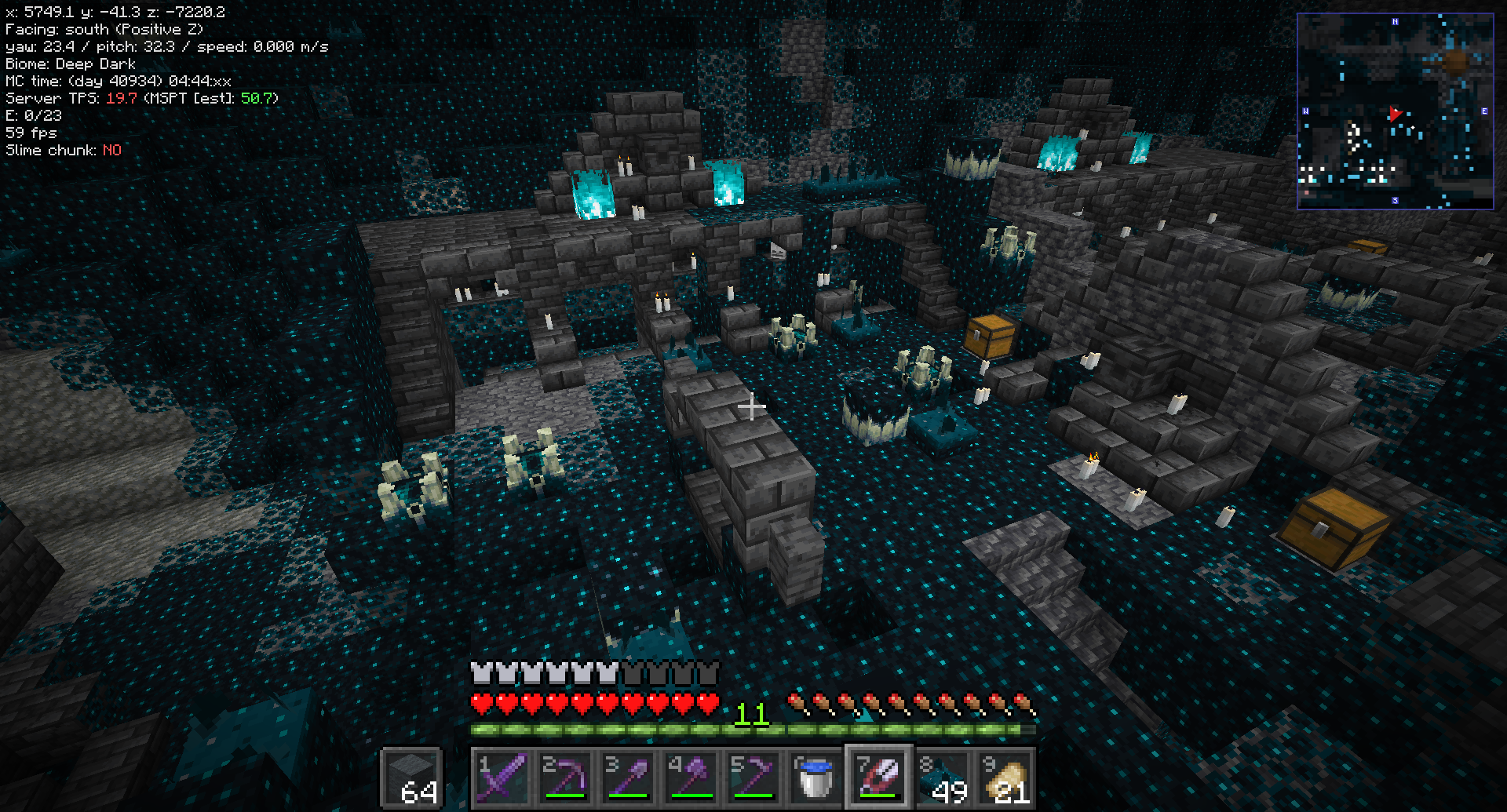This screenshot has height=812, width=1507.
Task: Select the enchanted pickaxe hotbar slot
Action: point(565,777)
